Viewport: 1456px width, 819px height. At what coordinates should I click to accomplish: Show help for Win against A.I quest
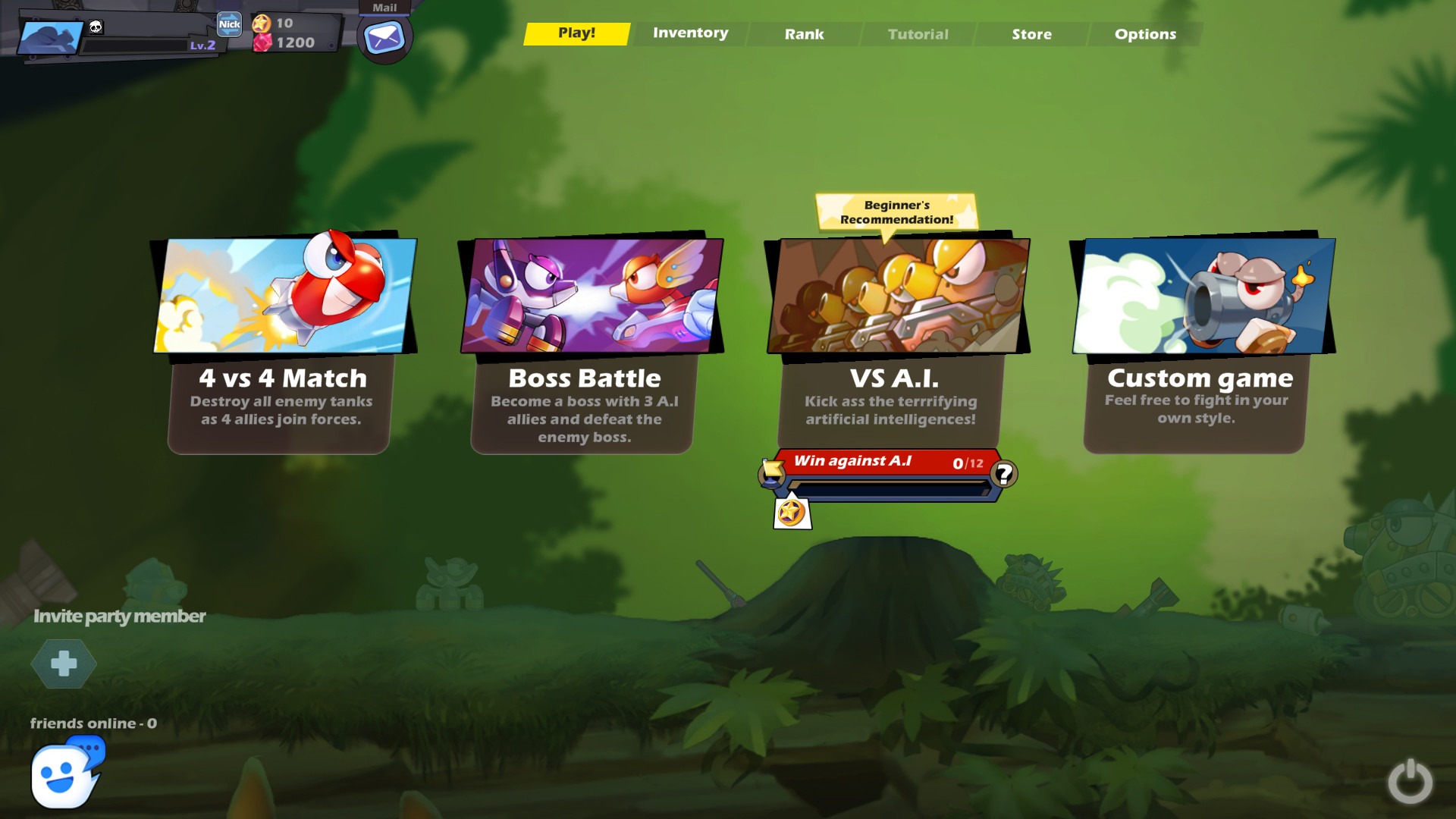[x=1004, y=474]
